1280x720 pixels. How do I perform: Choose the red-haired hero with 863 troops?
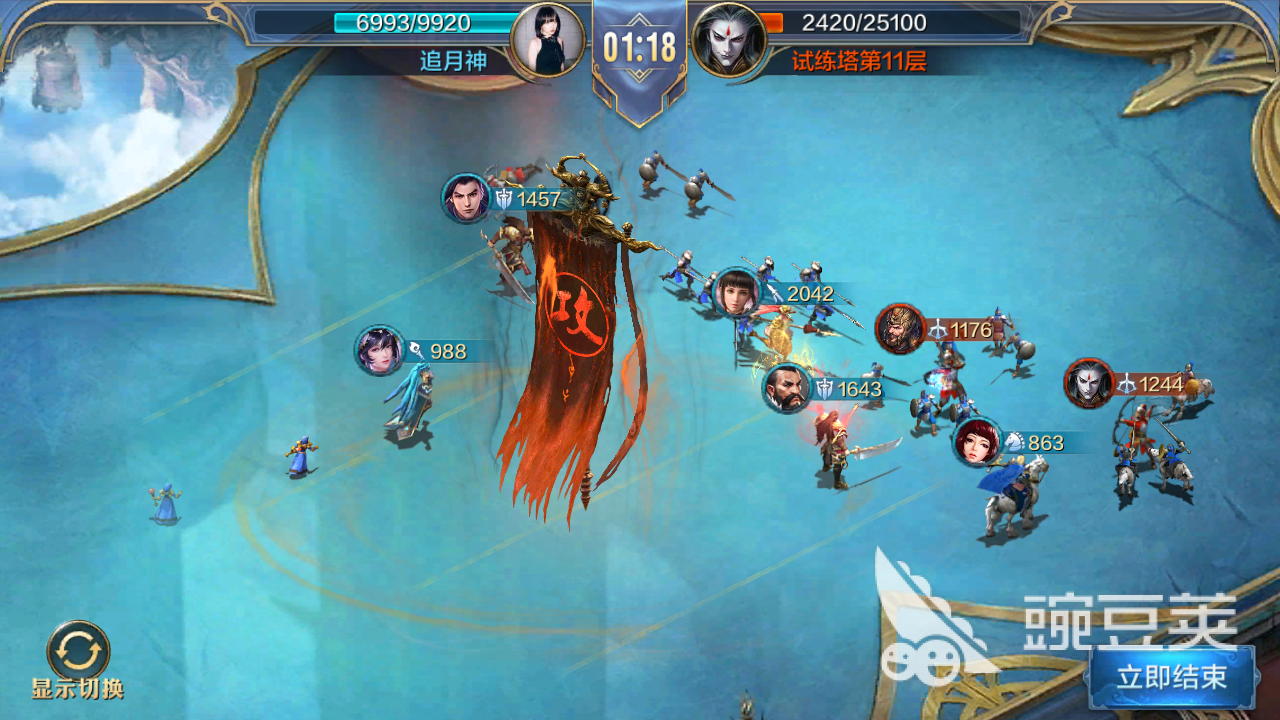977,442
